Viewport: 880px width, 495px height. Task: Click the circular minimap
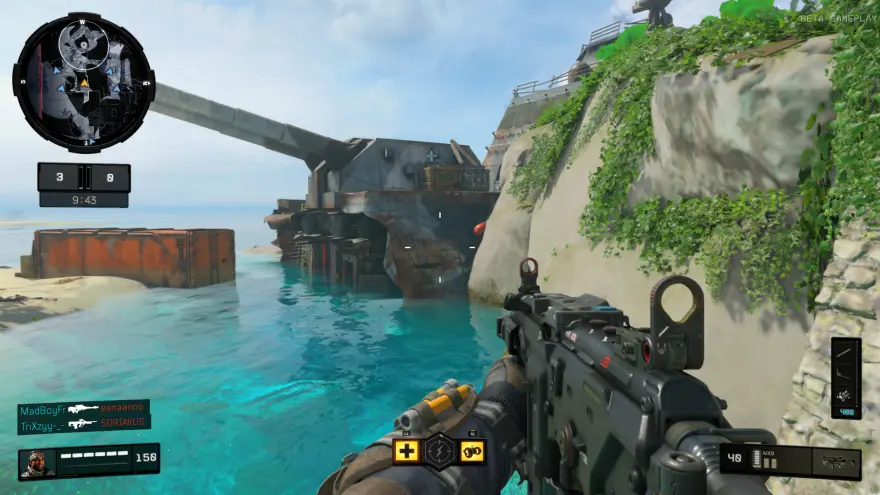click(x=83, y=82)
